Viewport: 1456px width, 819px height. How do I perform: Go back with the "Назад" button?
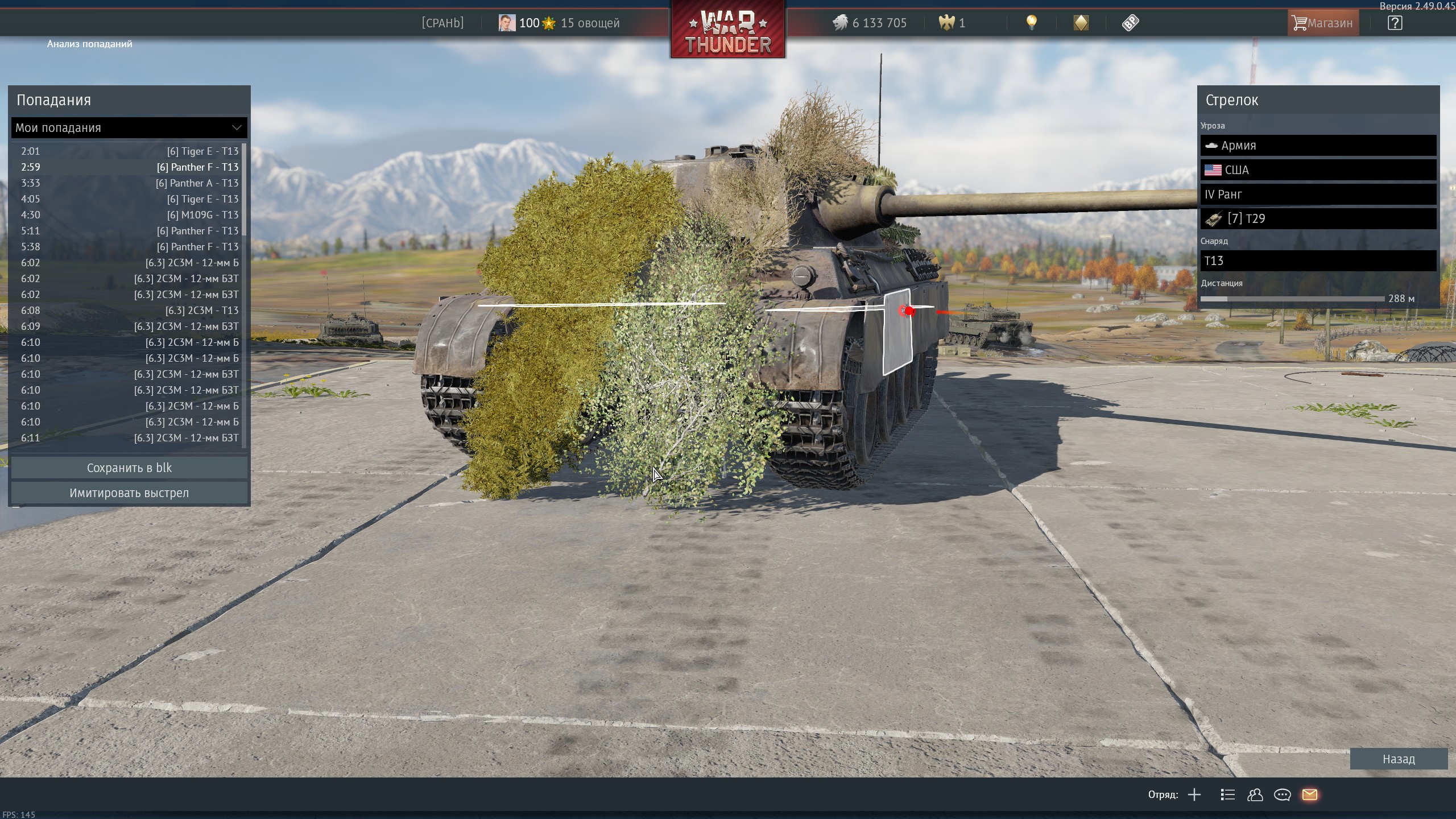pyautogui.click(x=1398, y=759)
